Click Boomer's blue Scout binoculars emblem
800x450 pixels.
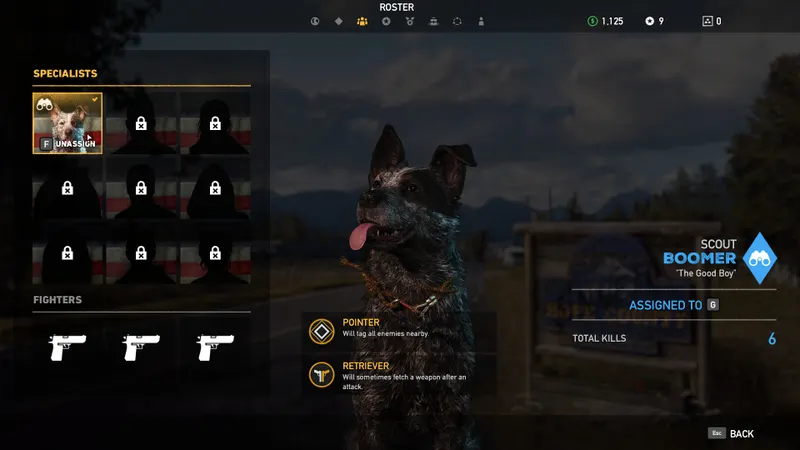point(763,258)
